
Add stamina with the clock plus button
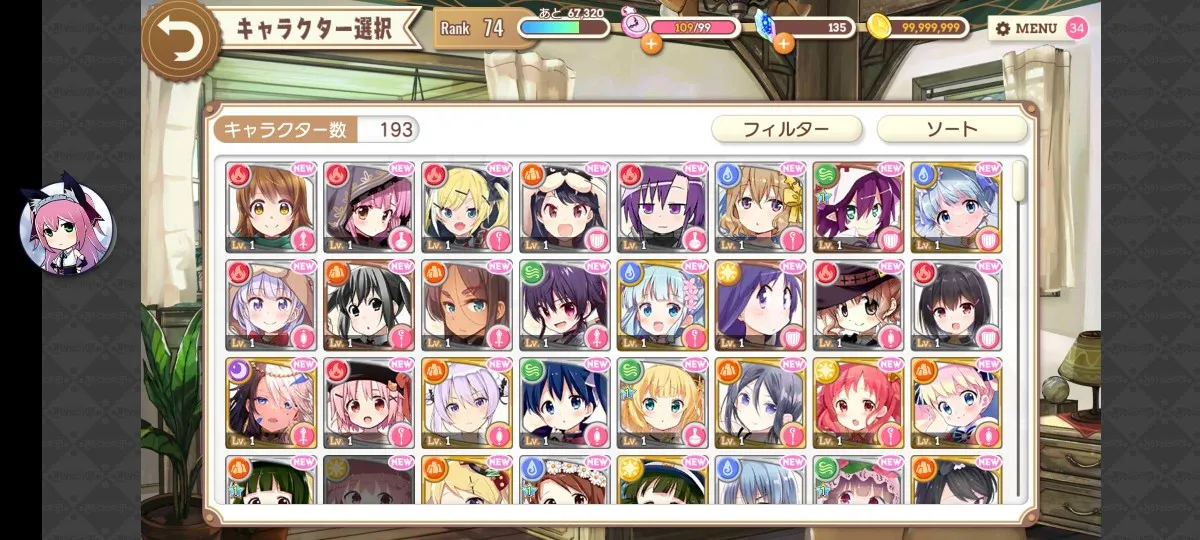[651, 43]
